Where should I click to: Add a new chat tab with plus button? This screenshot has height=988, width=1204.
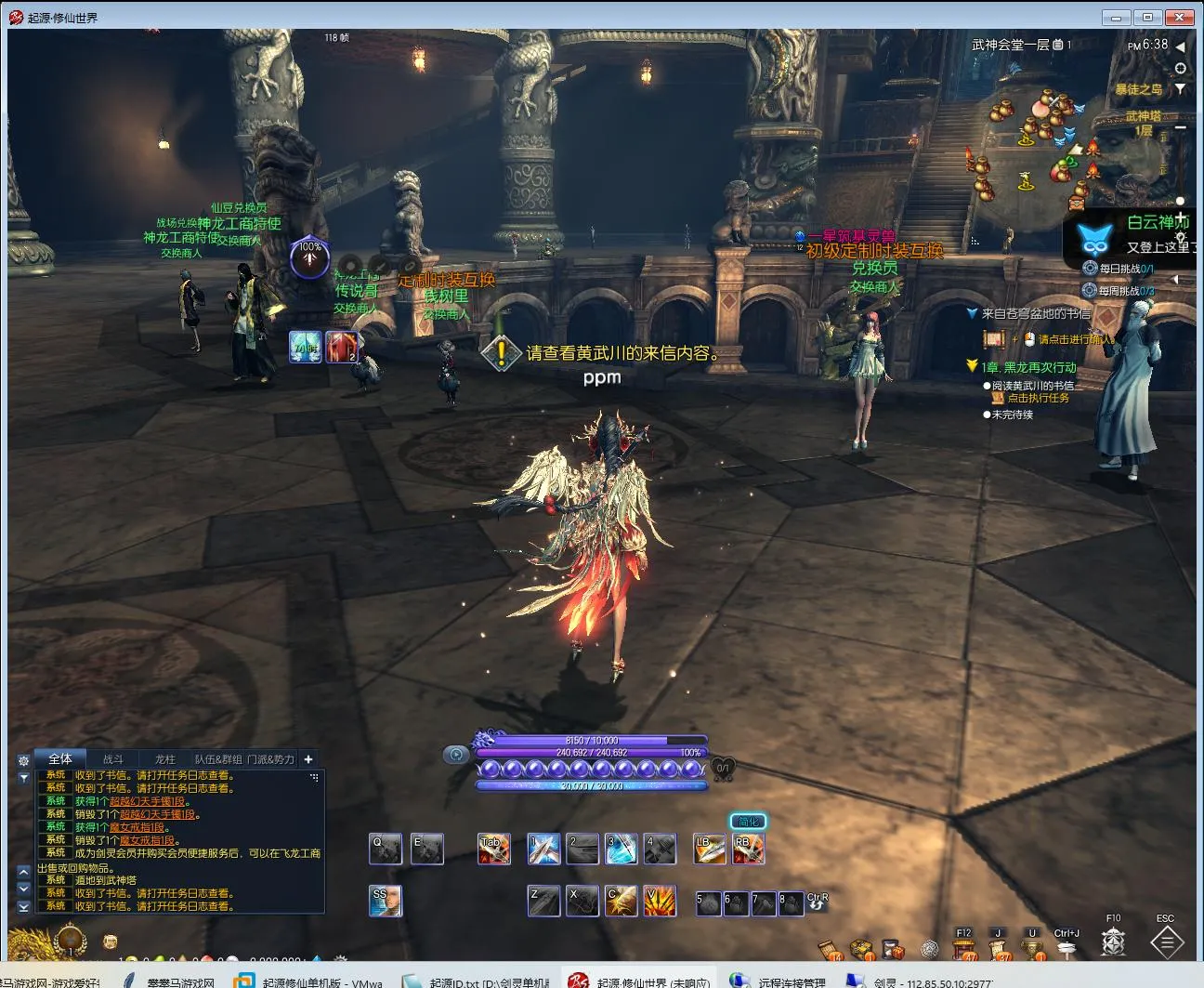coord(308,759)
